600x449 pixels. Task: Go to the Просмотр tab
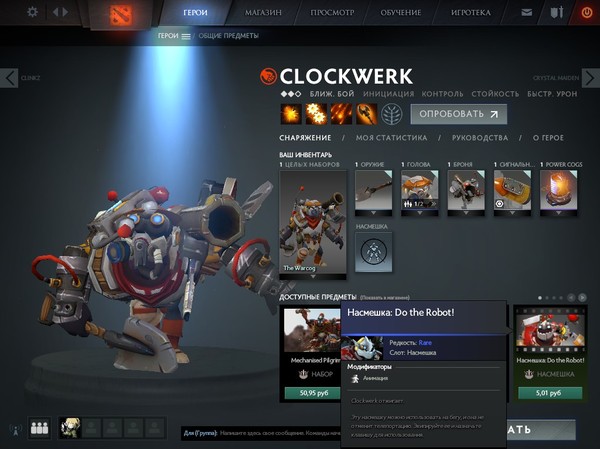333,13
